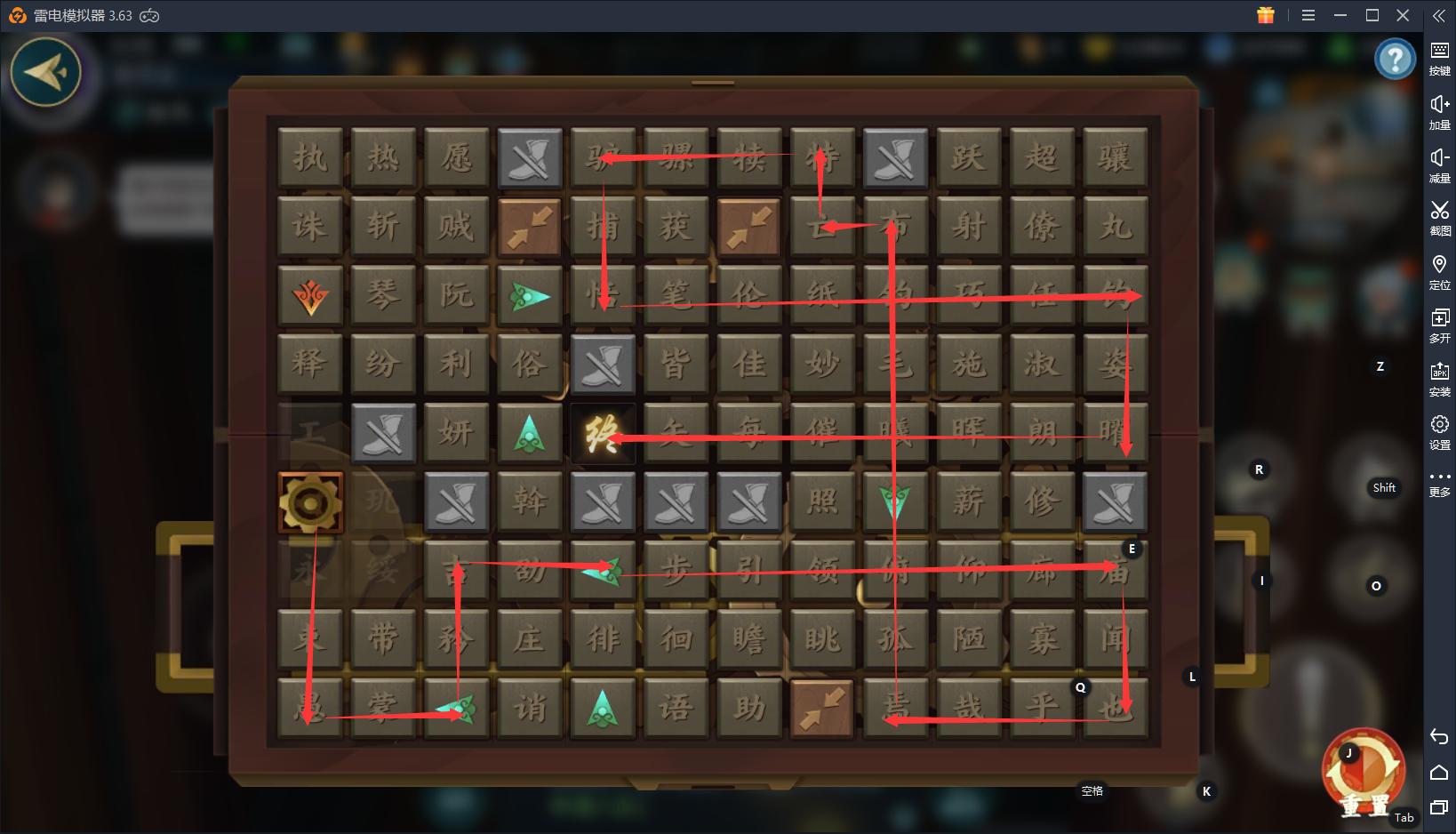Select the 执 character tile
The image size is (1456, 834).
click(x=310, y=158)
